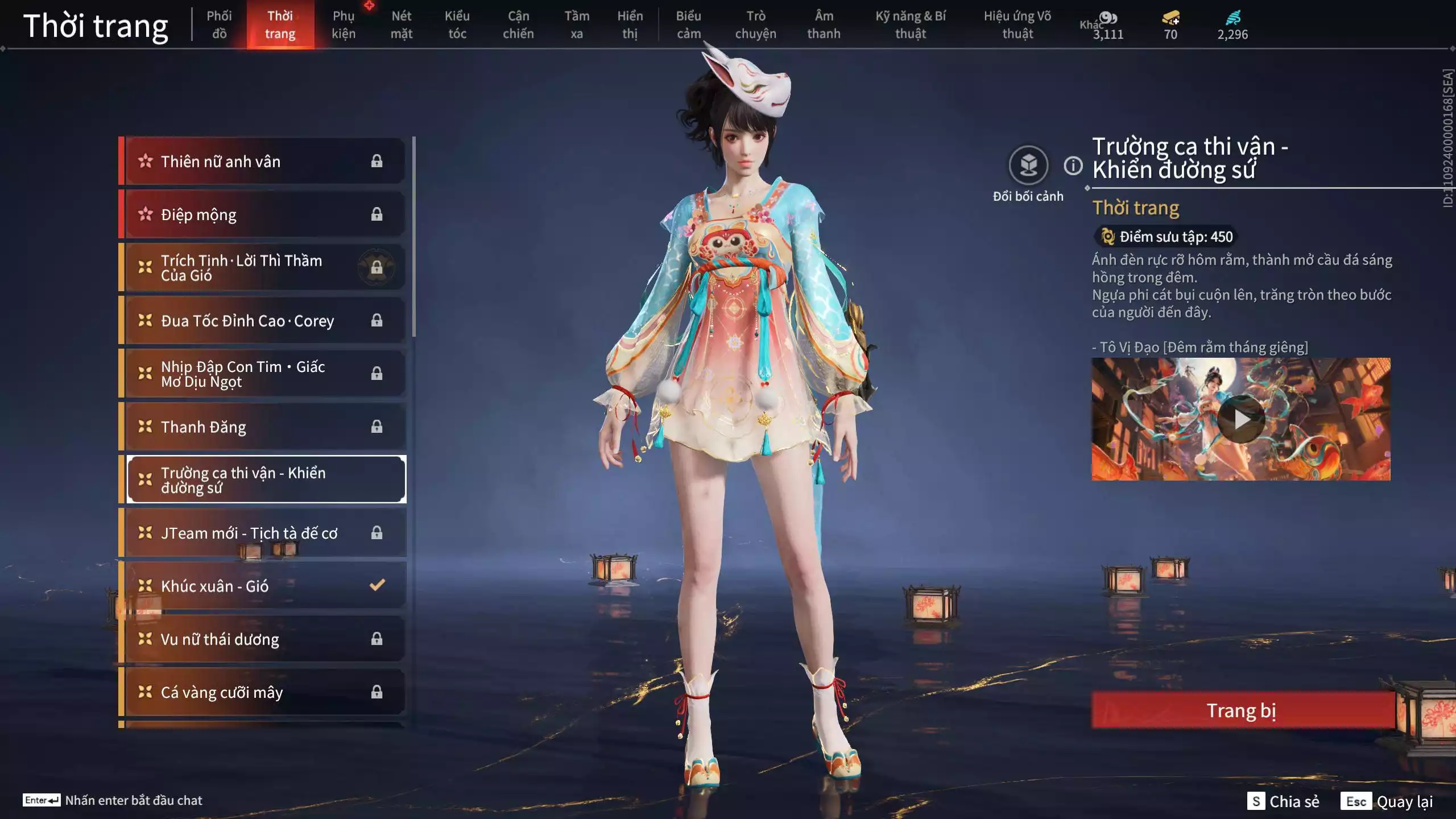The image size is (1456, 819).
Task: Select the Kiểu tóc tab
Action: tap(457, 24)
